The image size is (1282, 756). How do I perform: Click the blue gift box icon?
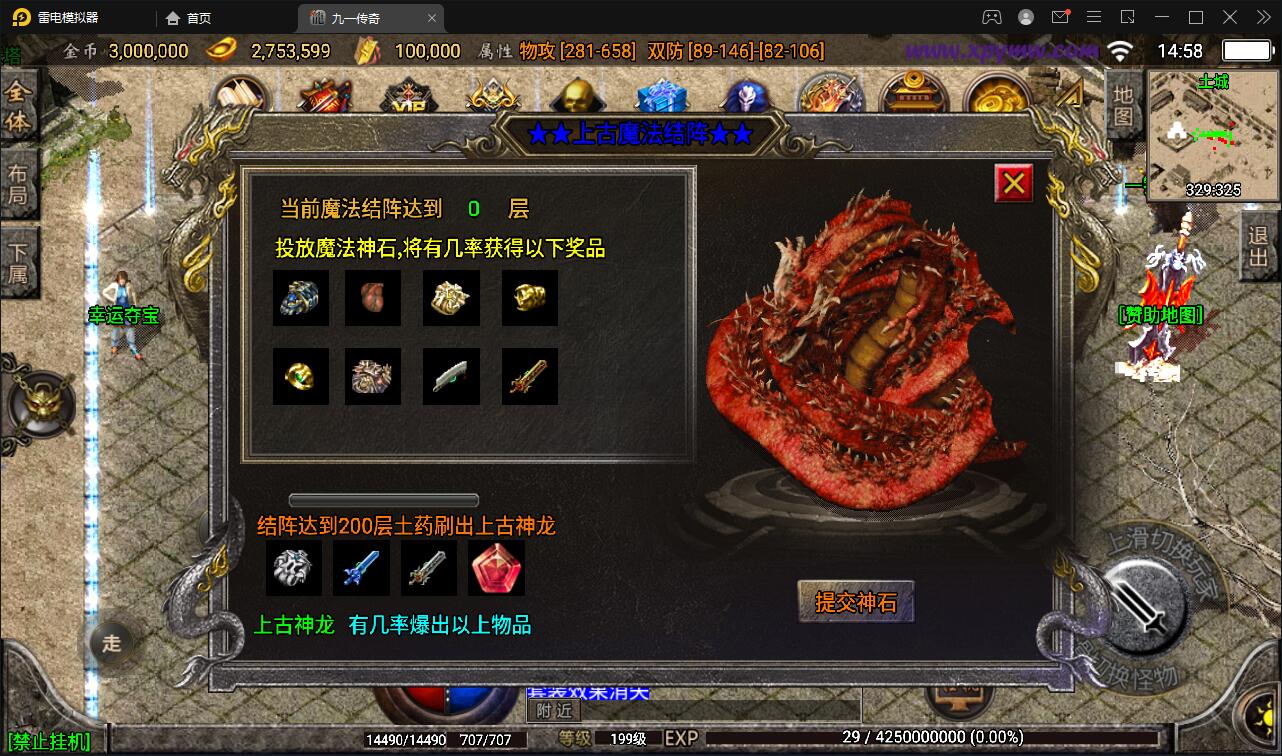click(x=661, y=95)
